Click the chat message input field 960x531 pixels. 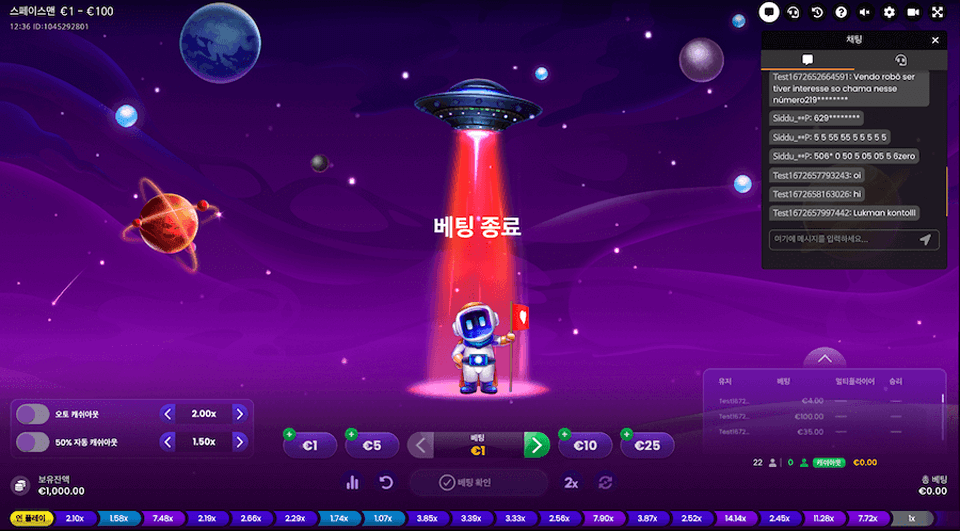click(x=840, y=239)
